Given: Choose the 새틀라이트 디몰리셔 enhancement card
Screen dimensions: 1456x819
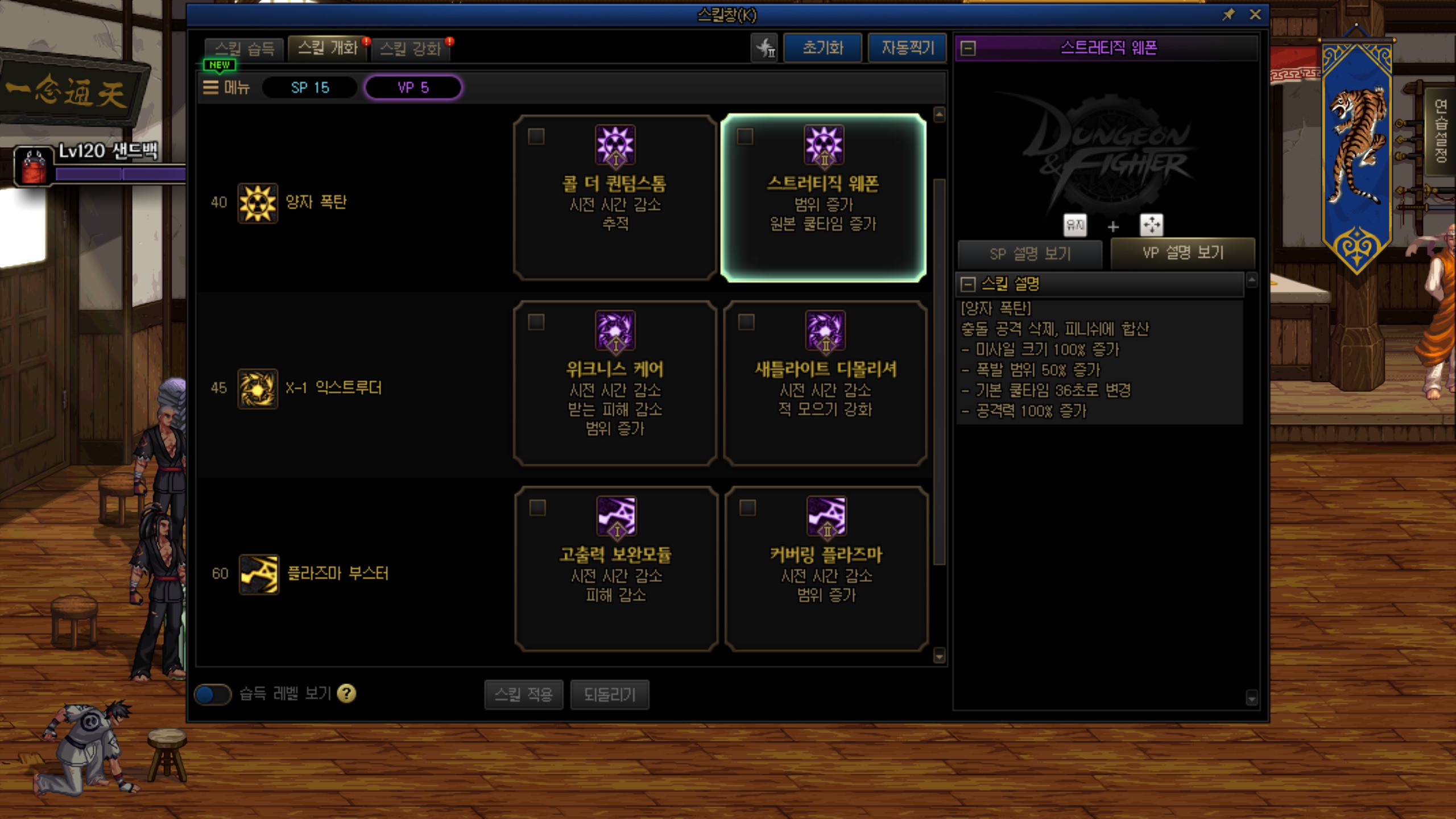Looking at the screenshot, I should point(825,383).
